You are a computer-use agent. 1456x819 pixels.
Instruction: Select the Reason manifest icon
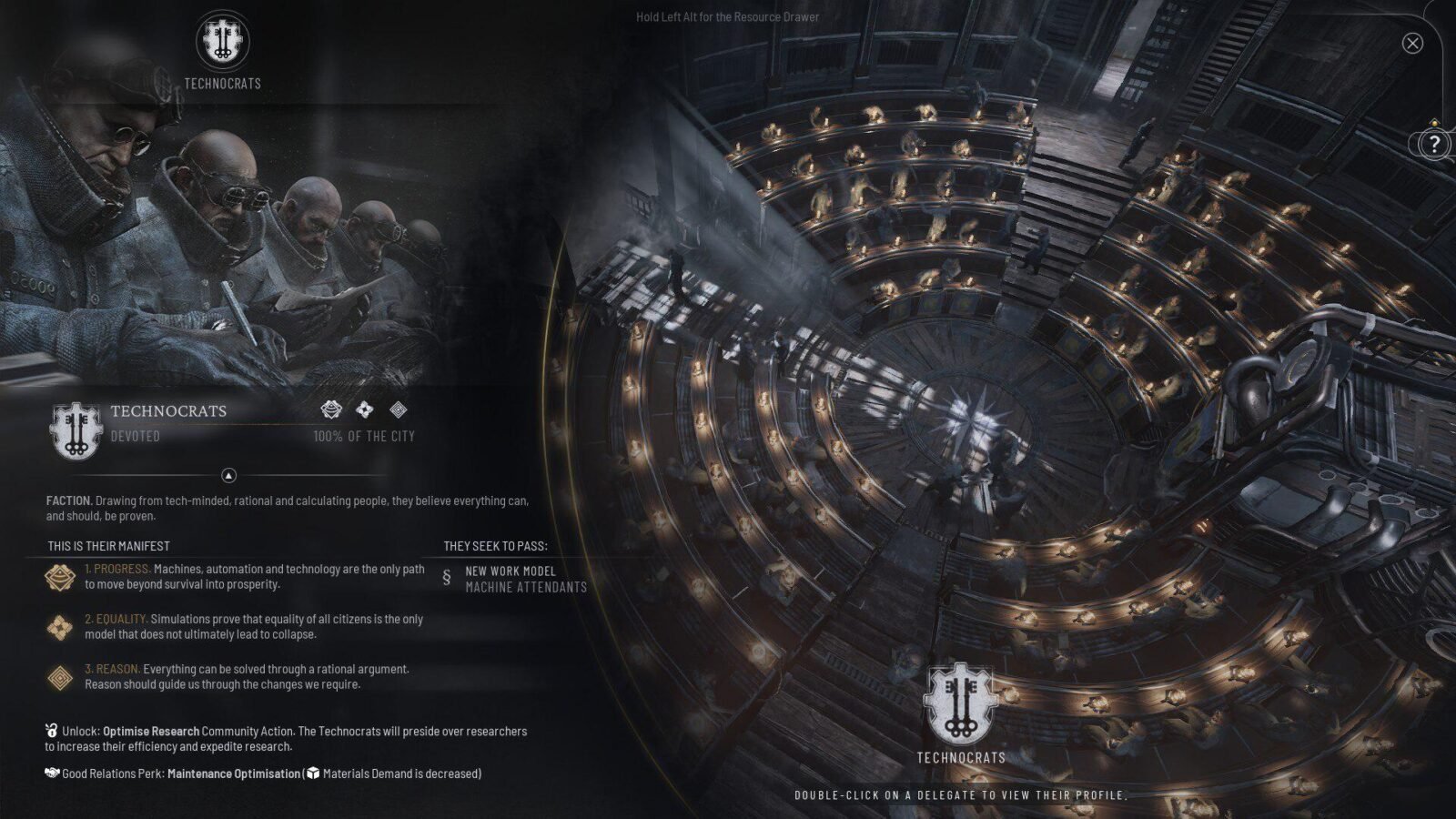pyautogui.click(x=61, y=677)
